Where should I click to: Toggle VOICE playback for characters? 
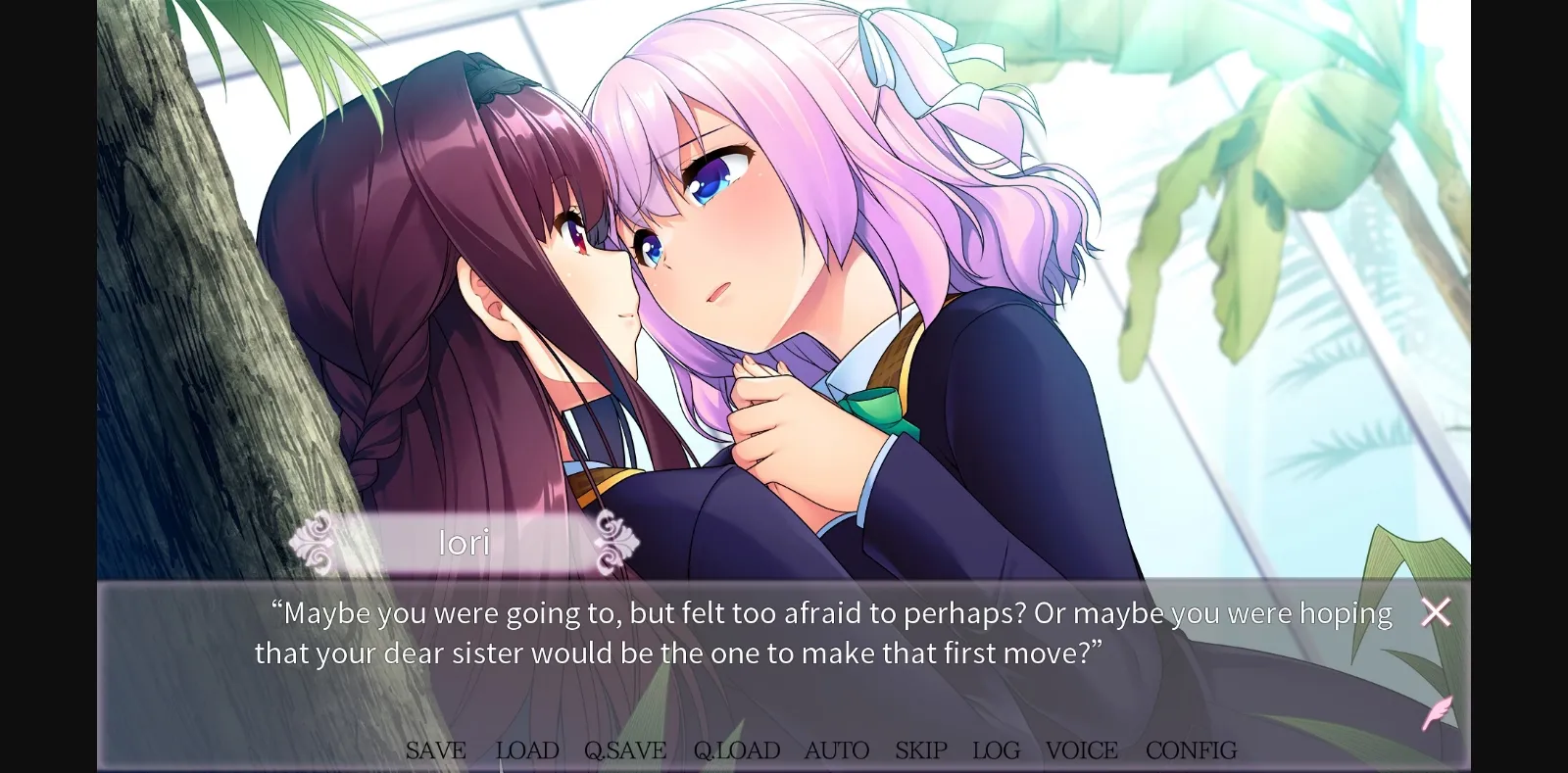pos(1081,750)
